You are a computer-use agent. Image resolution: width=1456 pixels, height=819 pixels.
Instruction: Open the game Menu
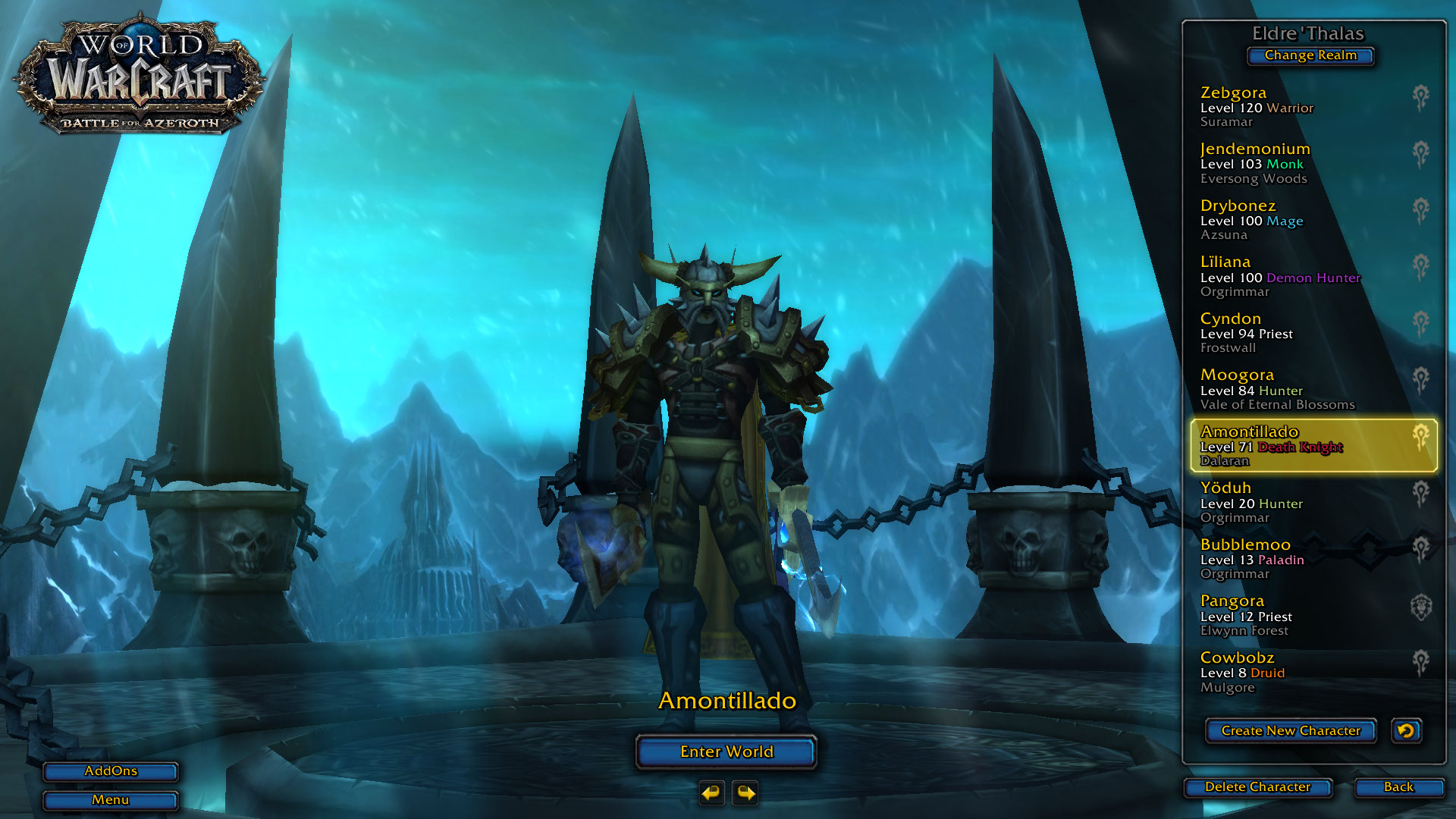111,800
